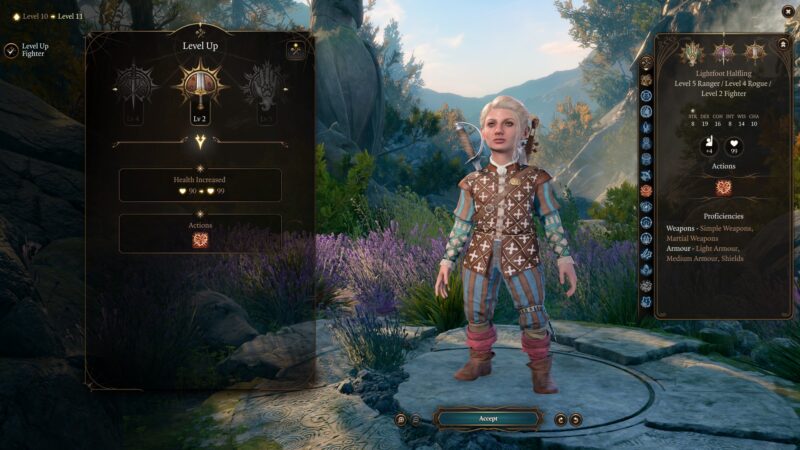
Task: Click the leftmost round button beside Accept
Action: 400,420
